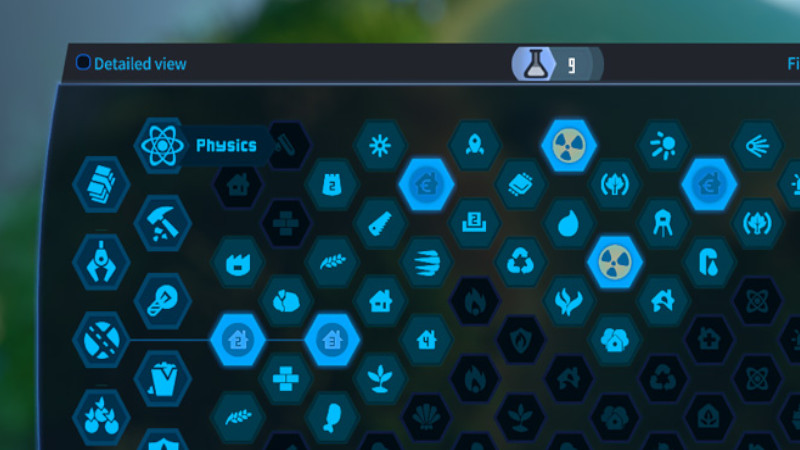Image resolution: width=800 pixels, height=450 pixels.
Task: Click the lightbulb research node
Action: (162, 301)
